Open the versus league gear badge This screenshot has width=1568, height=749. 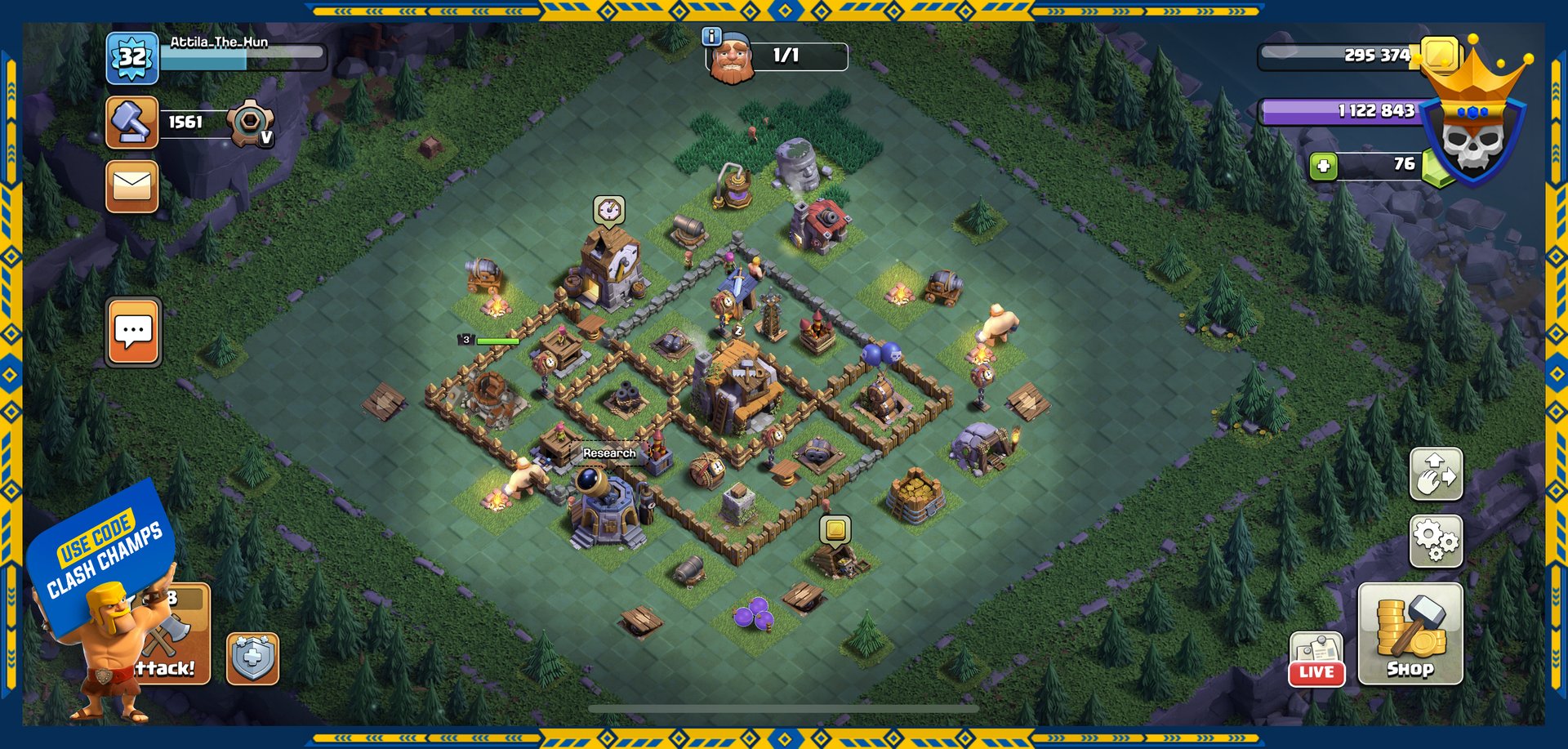pos(250,123)
